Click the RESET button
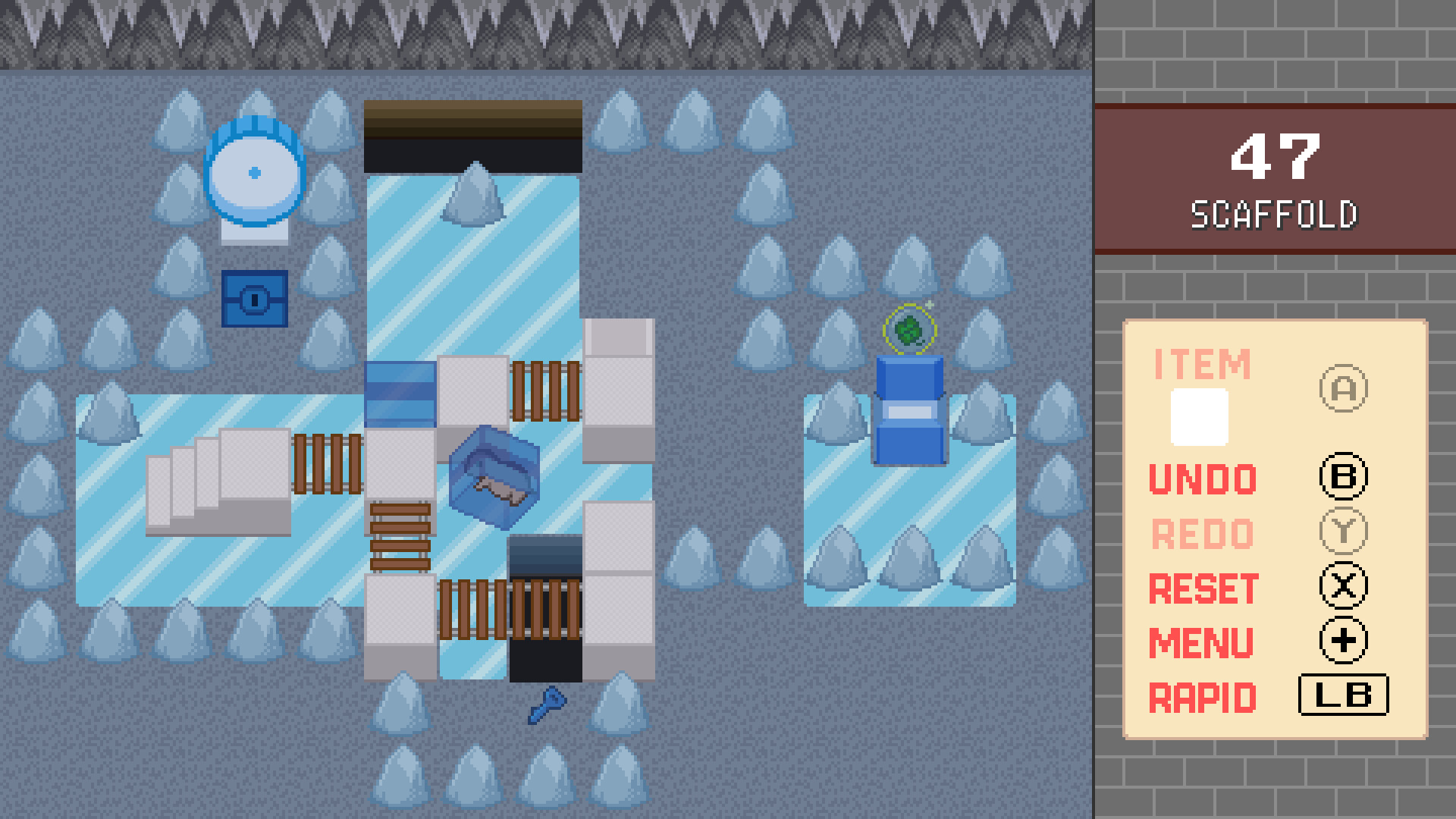 (x=1203, y=586)
